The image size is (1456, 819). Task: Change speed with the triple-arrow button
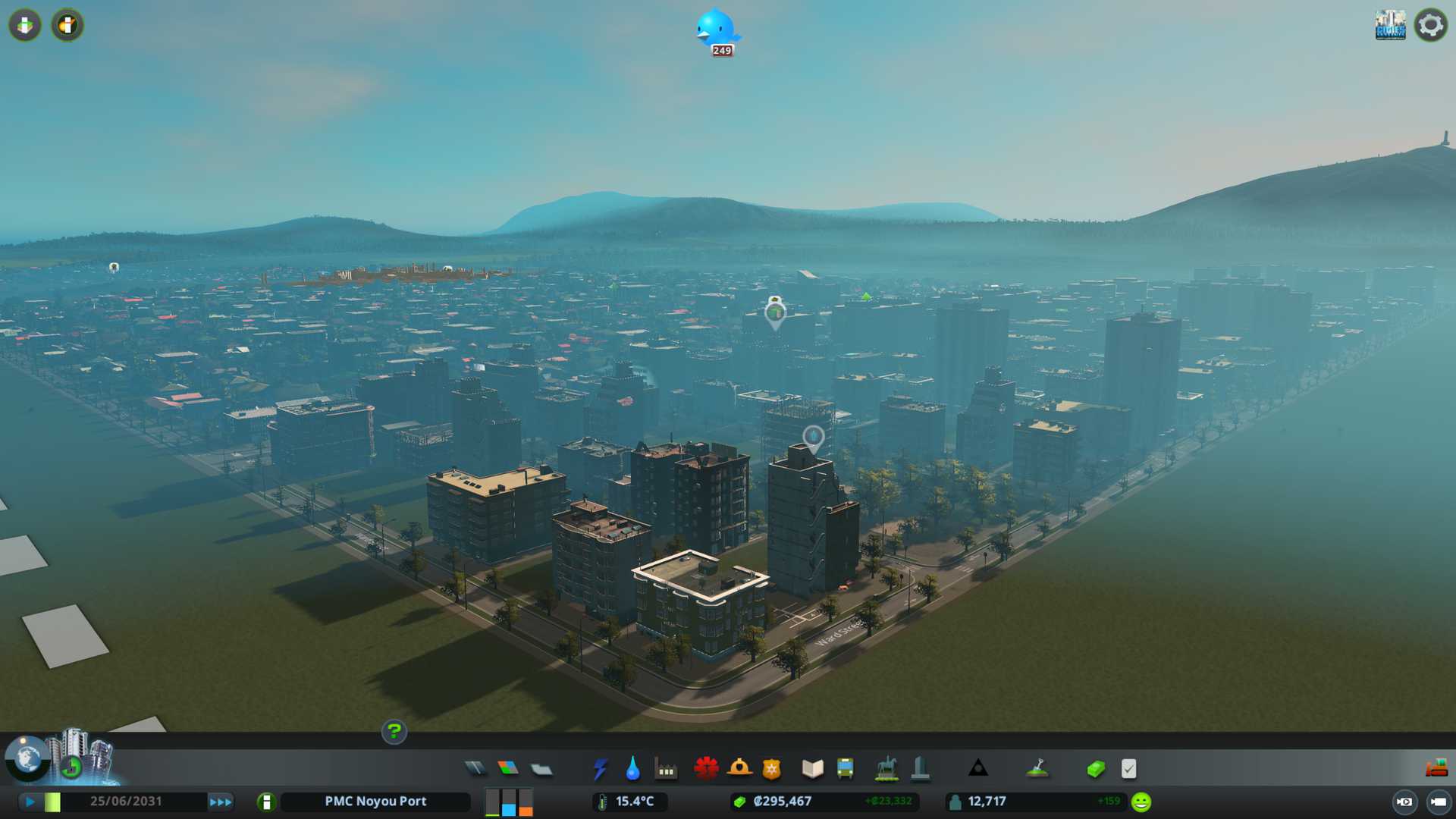[x=221, y=802]
